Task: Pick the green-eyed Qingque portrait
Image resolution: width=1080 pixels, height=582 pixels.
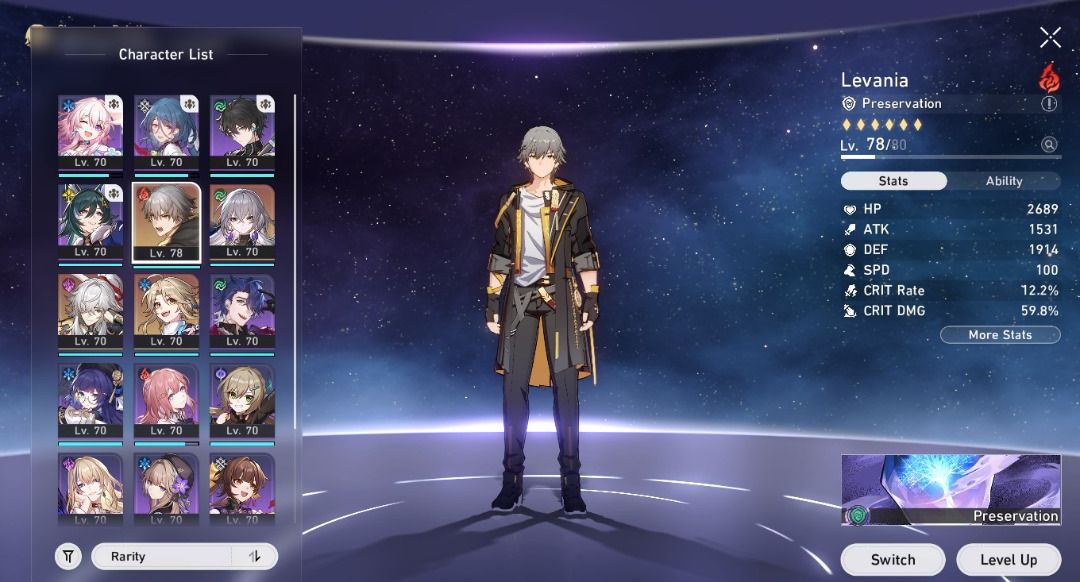Action: click(x=241, y=401)
